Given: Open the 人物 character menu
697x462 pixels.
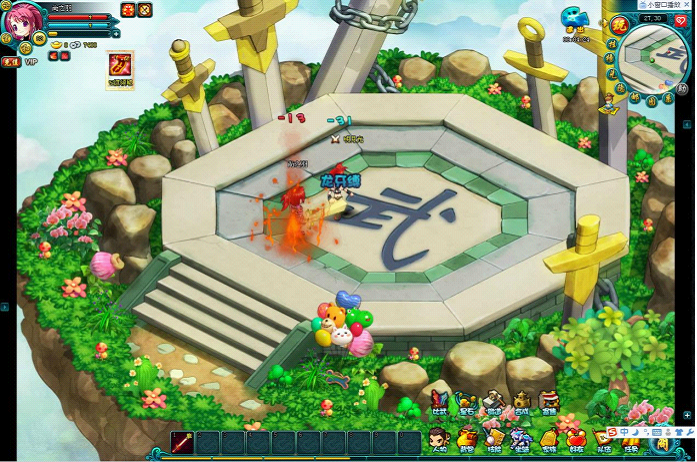Looking at the screenshot, I should (x=438, y=439).
